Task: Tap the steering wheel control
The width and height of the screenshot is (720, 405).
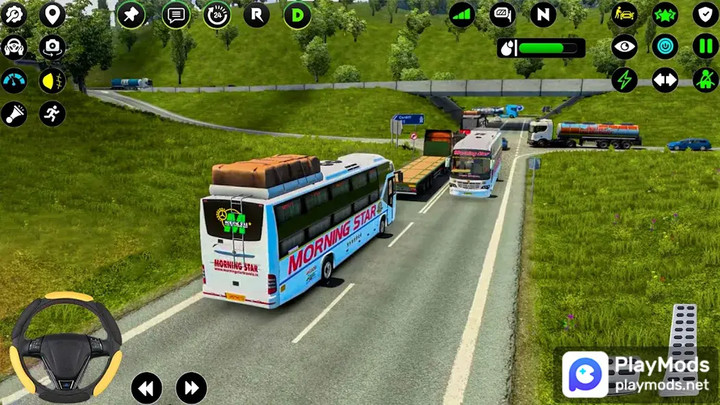Action: click(x=66, y=346)
